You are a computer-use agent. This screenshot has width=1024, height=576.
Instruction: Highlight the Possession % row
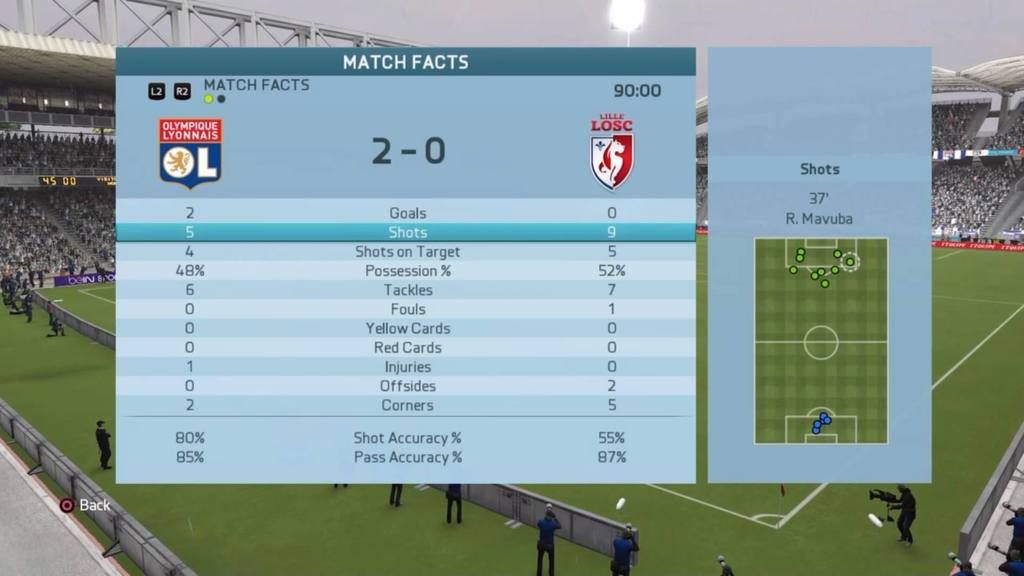click(x=406, y=271)
